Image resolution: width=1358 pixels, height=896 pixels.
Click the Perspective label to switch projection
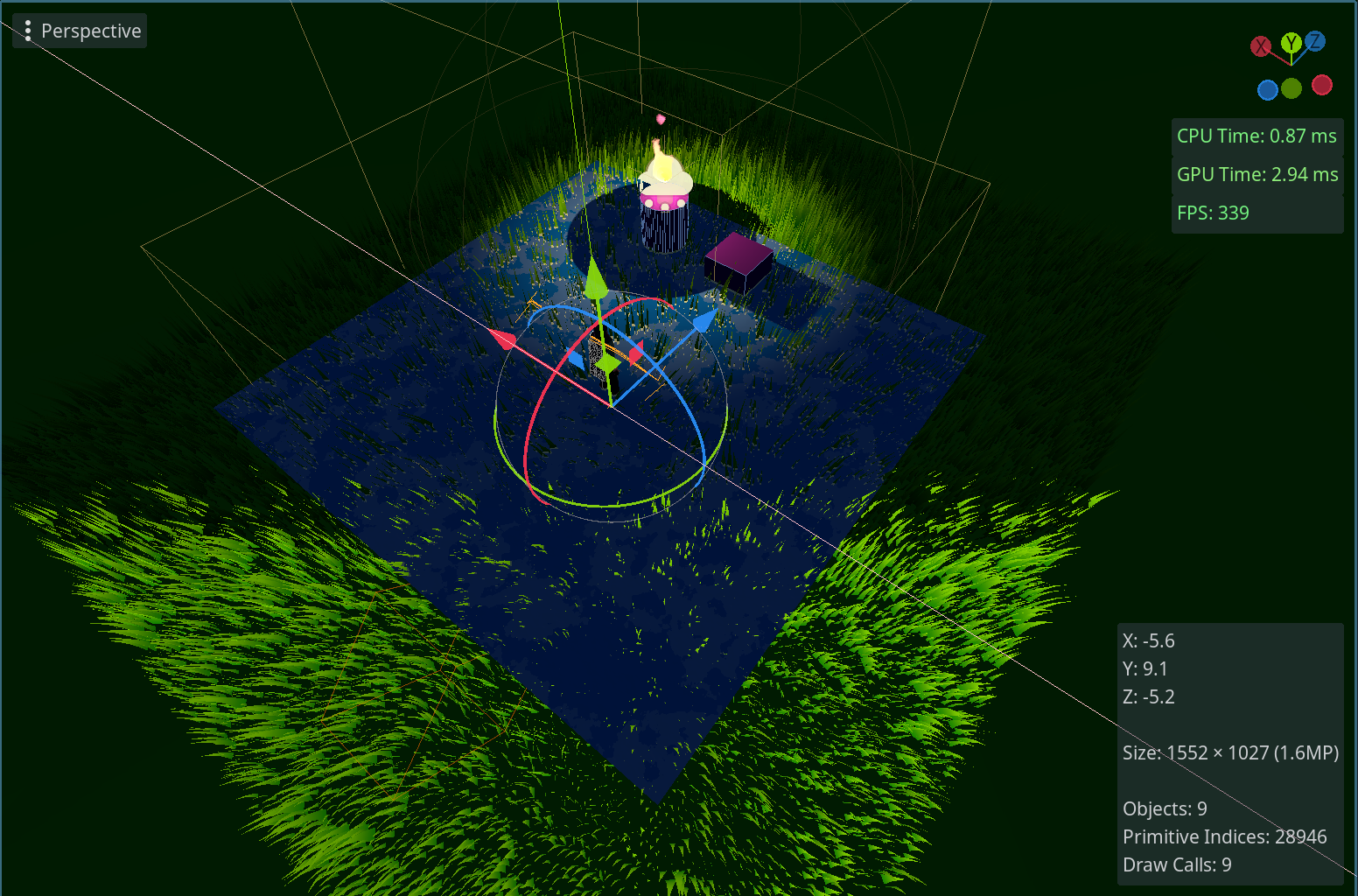tap(91, 31)
